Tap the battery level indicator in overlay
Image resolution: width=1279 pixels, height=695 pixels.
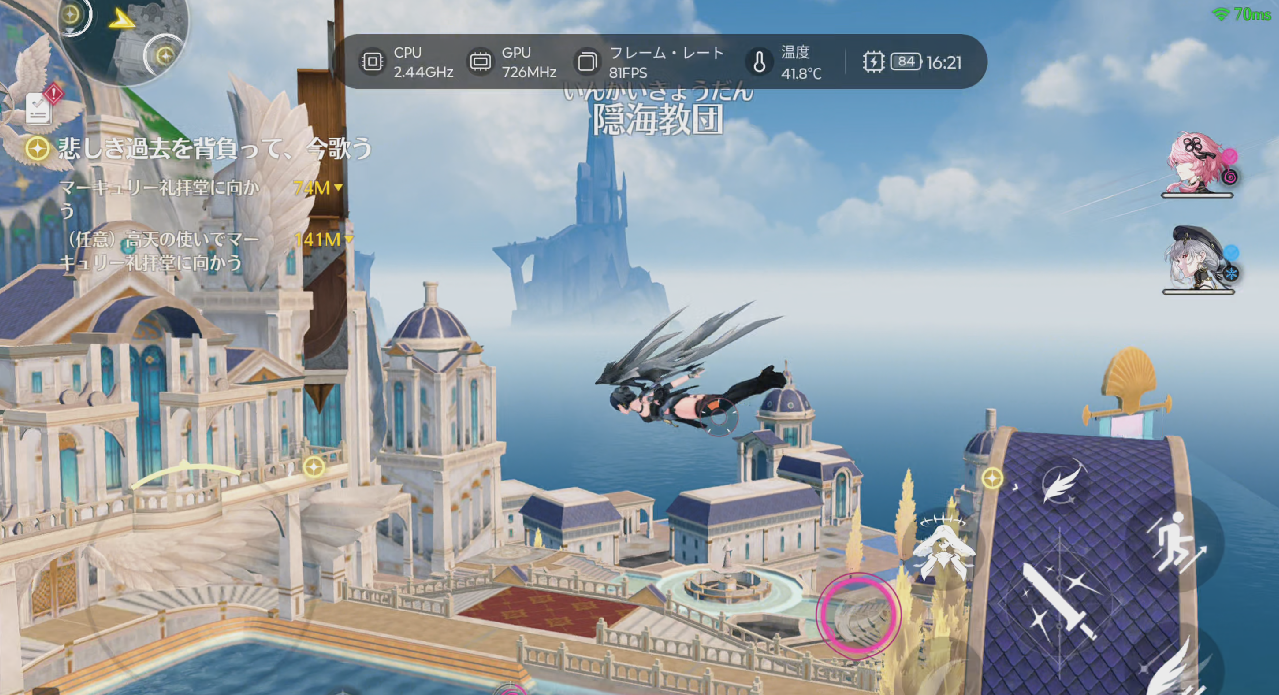coord(905,62)
